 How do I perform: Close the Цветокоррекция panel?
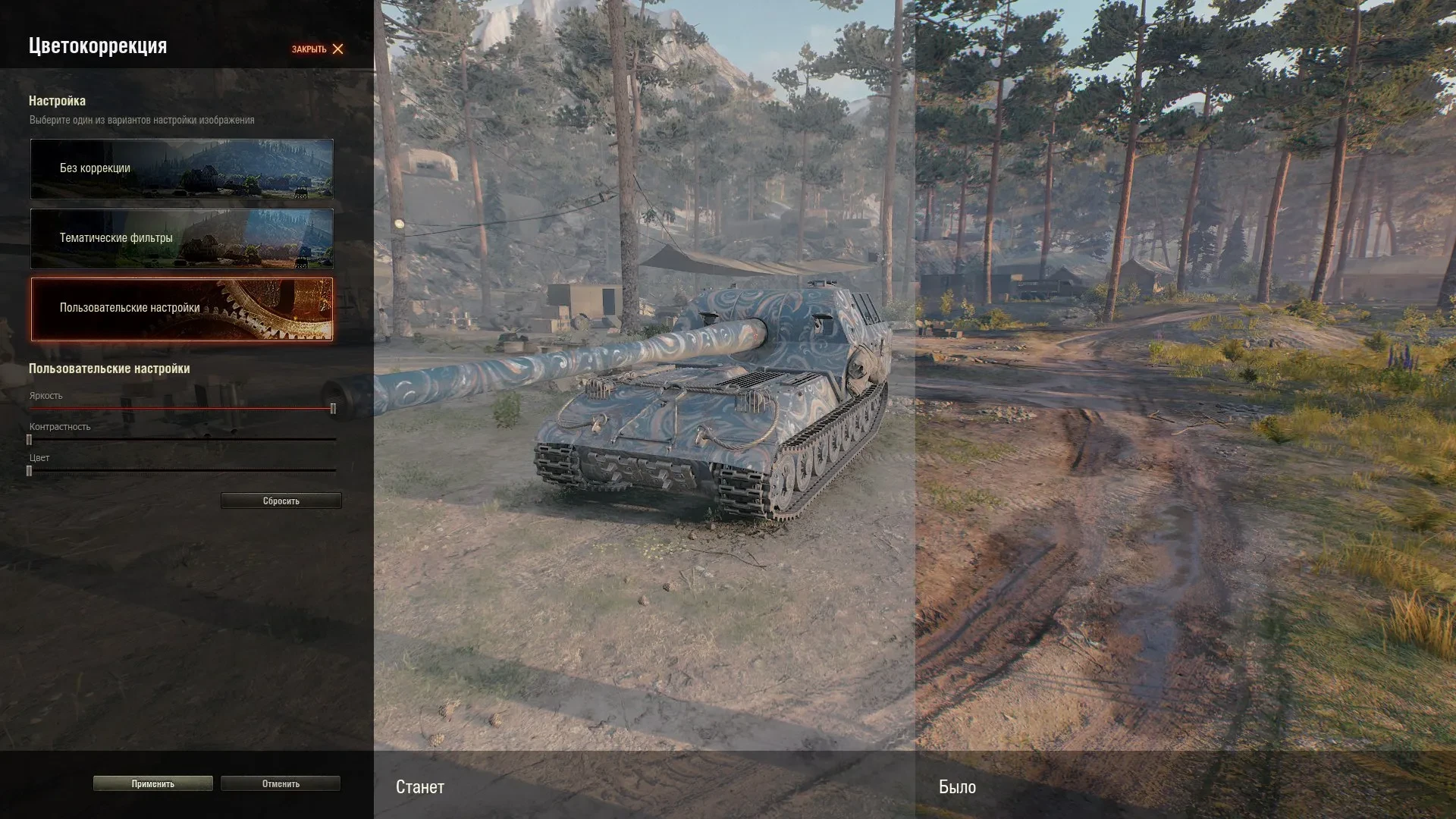318,49
